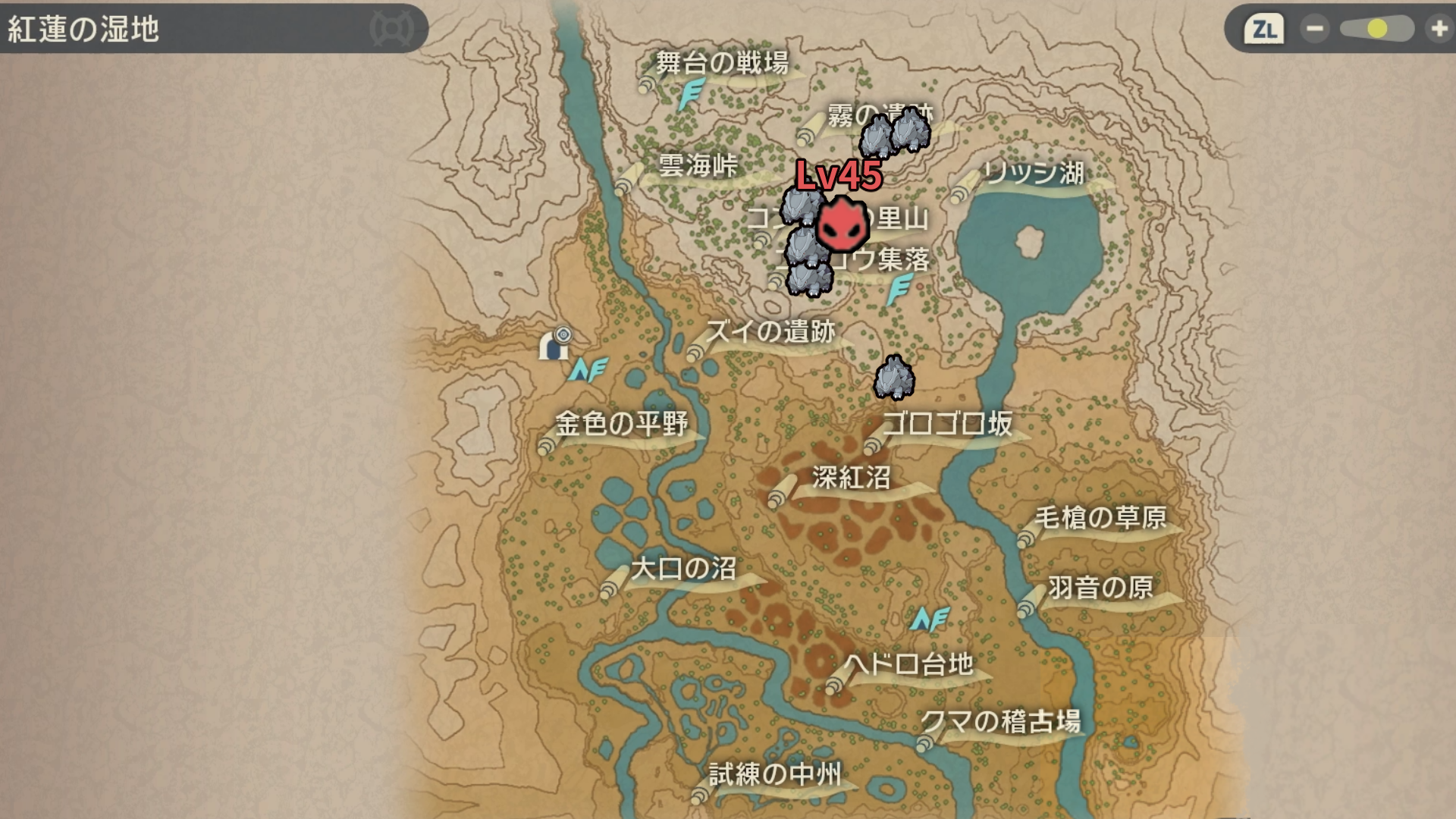Pick the ズイの遺跡 location label
This screenshot has width=1456, height=819.
(x=770, y=331)
